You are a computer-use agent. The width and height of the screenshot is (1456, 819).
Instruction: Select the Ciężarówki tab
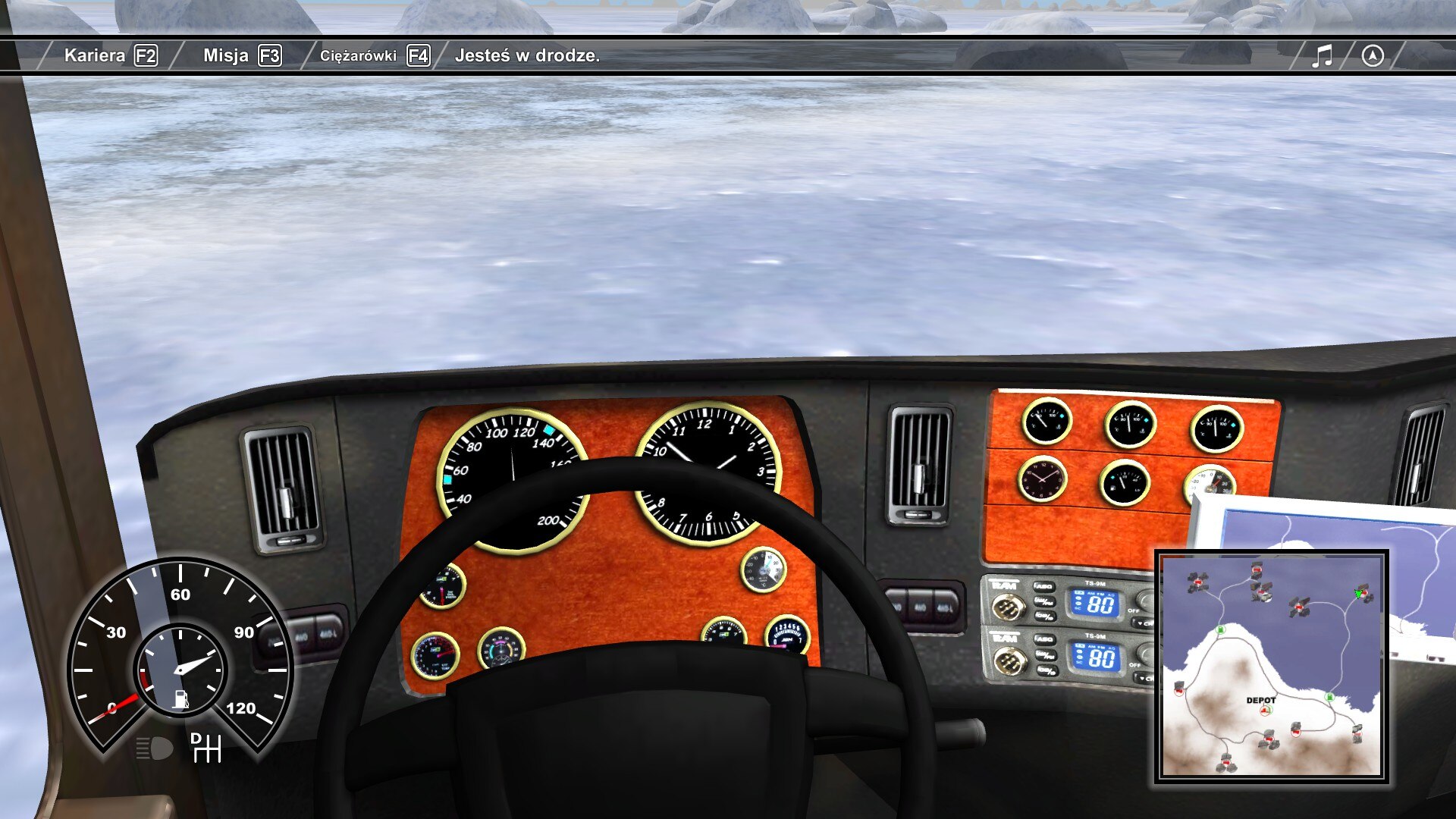(374, 55)
